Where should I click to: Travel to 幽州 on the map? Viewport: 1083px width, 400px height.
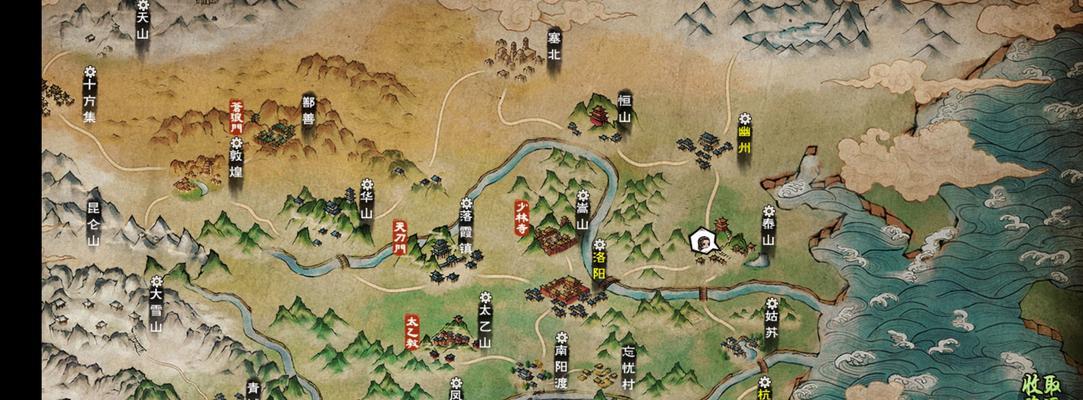point(743,130)
